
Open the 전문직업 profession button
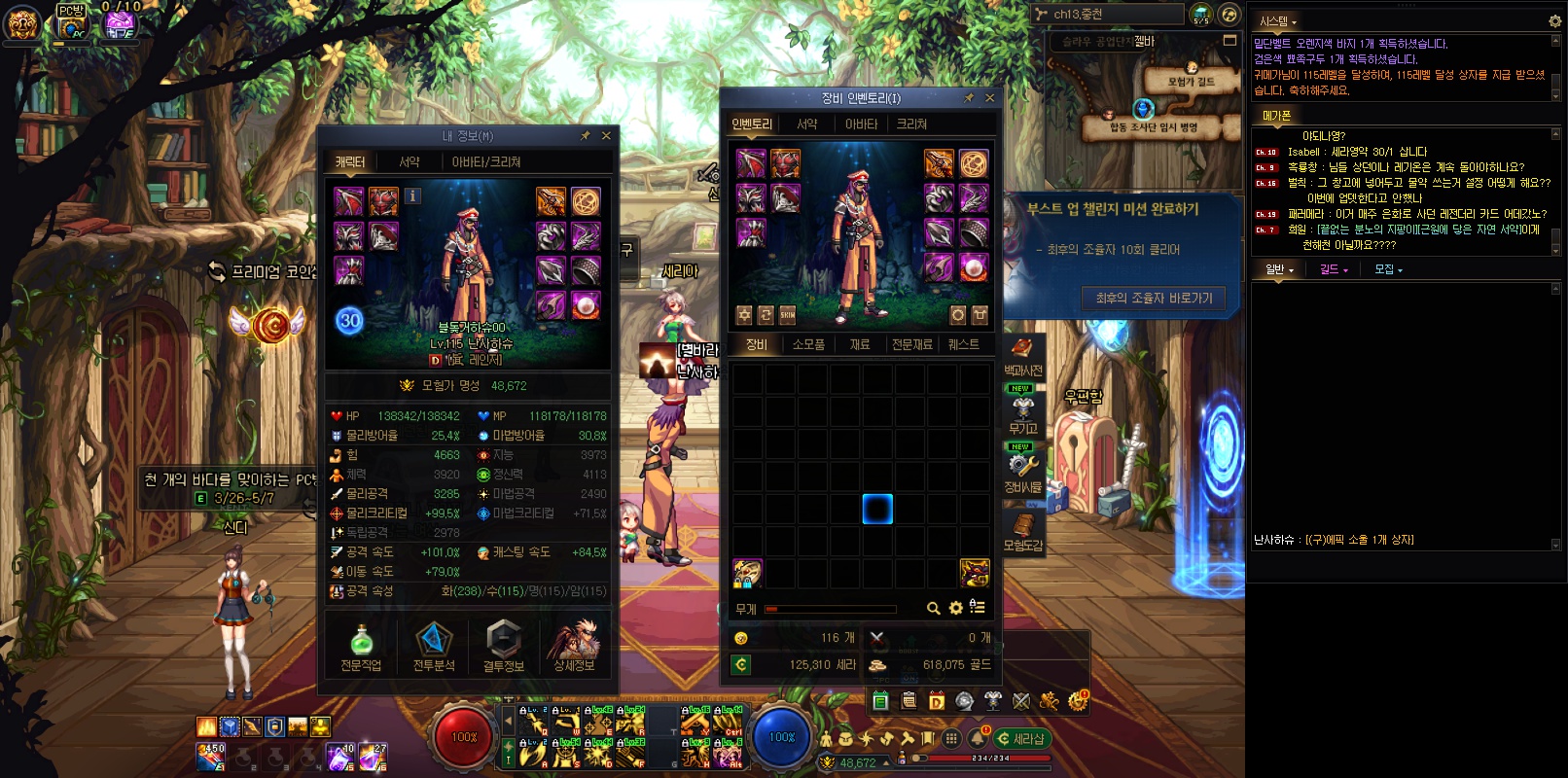(x=361, y=648)
